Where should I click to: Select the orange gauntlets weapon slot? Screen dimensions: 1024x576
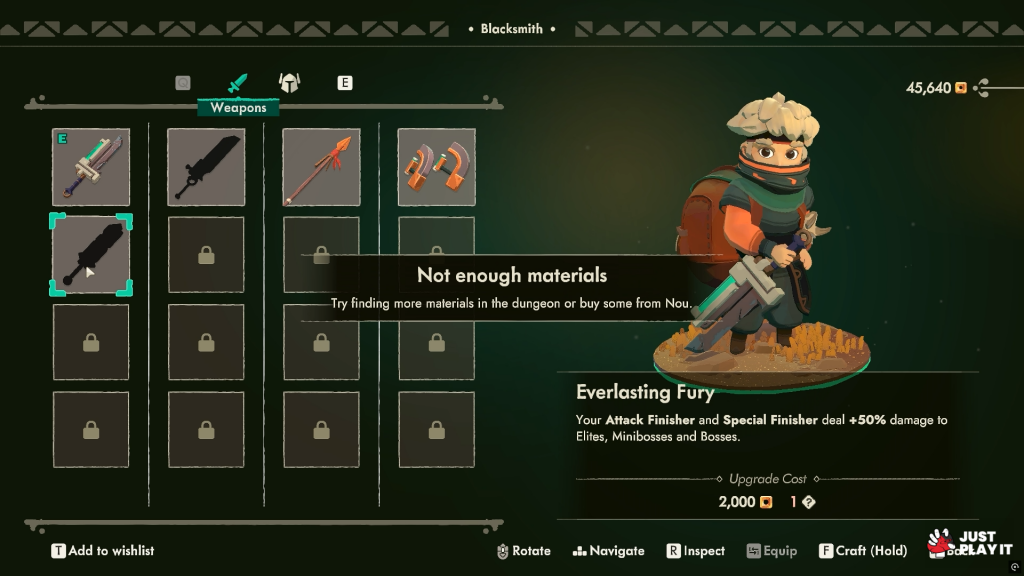tap(437, 167)
